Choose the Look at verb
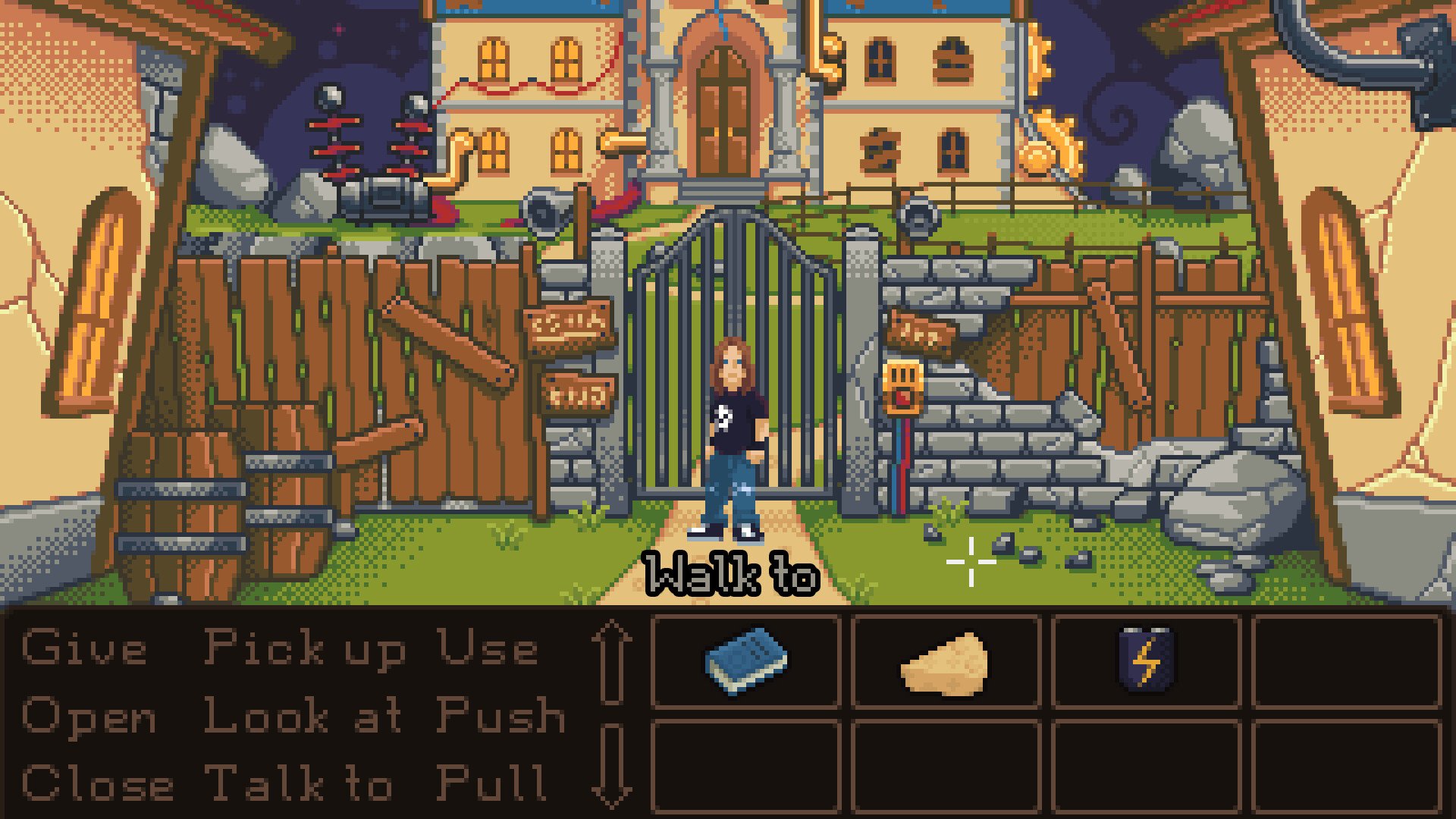Image resolution: width=1456 pixels, height=819 pixels. point(303,715)
